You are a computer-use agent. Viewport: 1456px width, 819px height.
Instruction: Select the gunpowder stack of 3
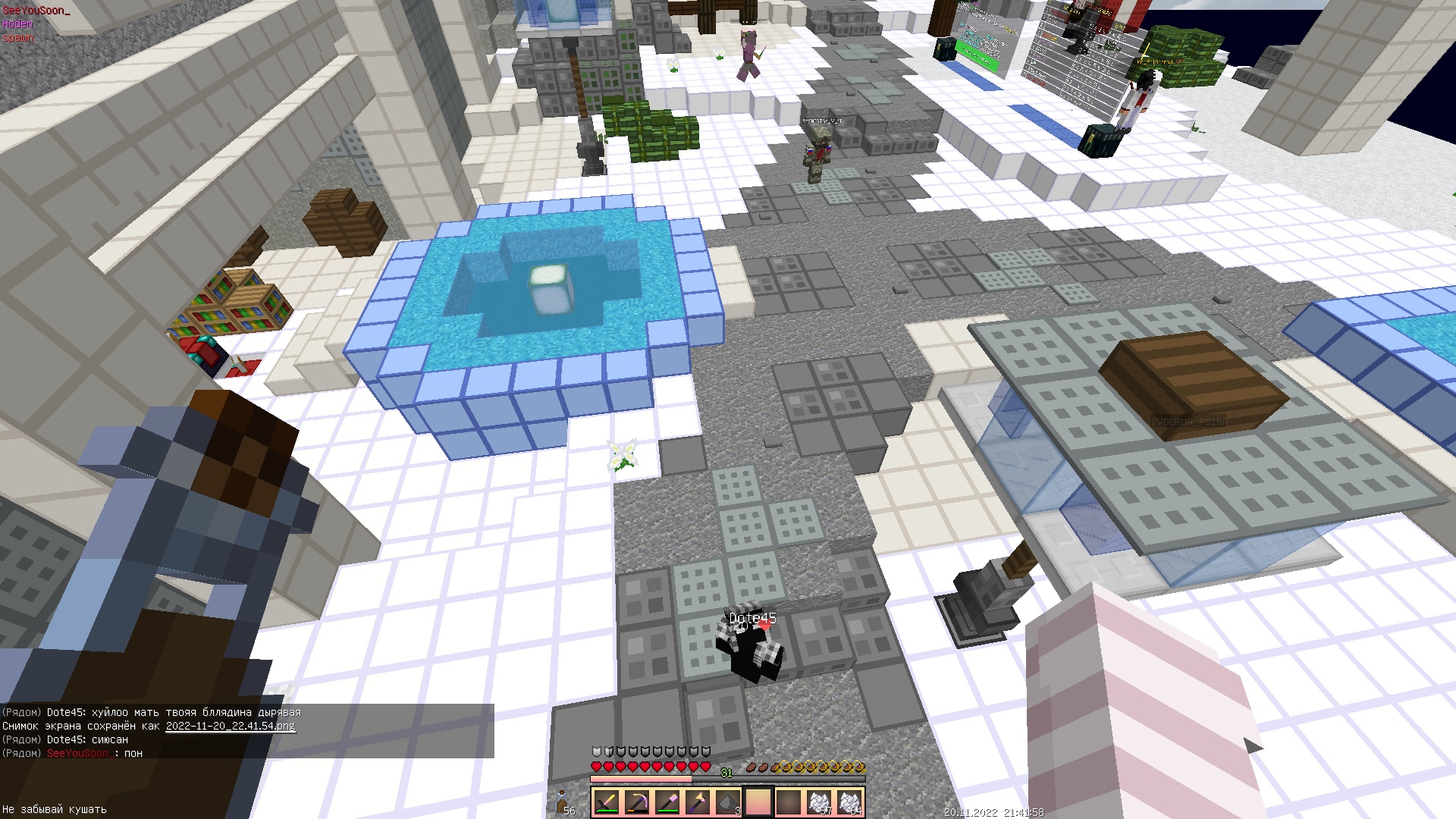pyautogui.click(x=728, y=802)
